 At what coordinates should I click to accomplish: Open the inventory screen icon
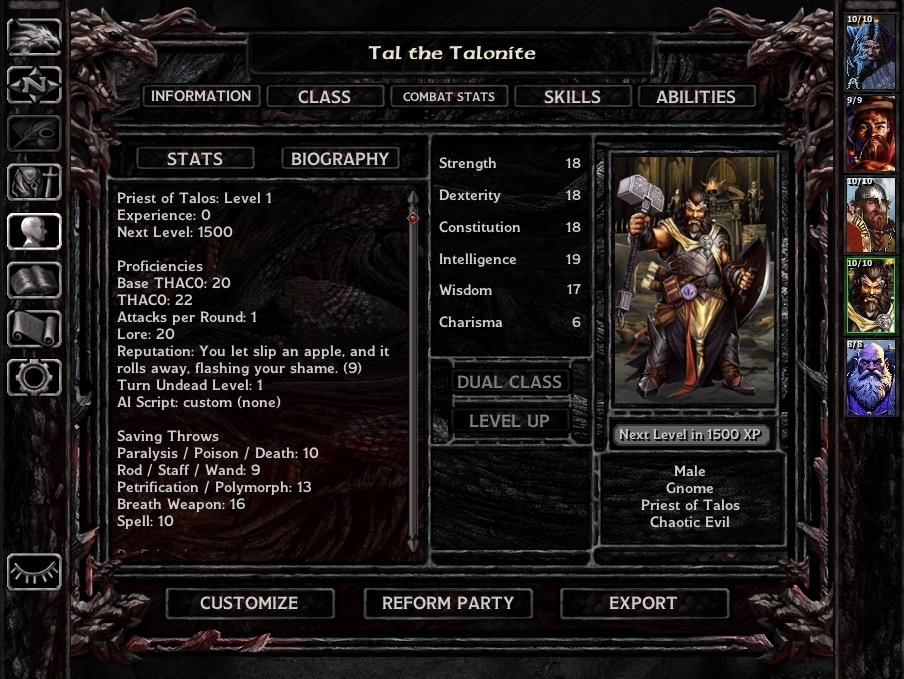click(x=34, y=183)
